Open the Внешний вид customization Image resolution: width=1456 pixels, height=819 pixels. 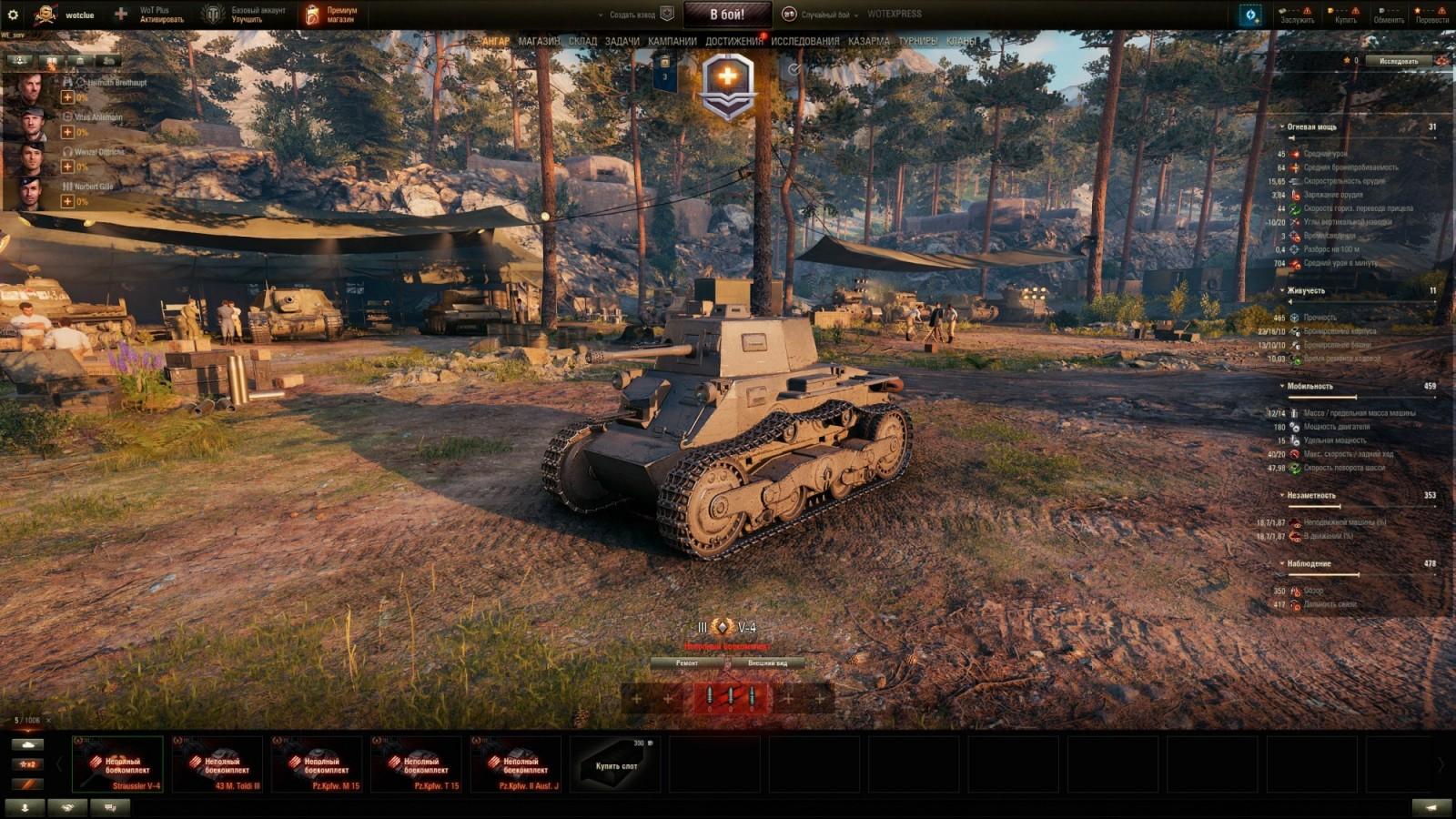[769, 664]
